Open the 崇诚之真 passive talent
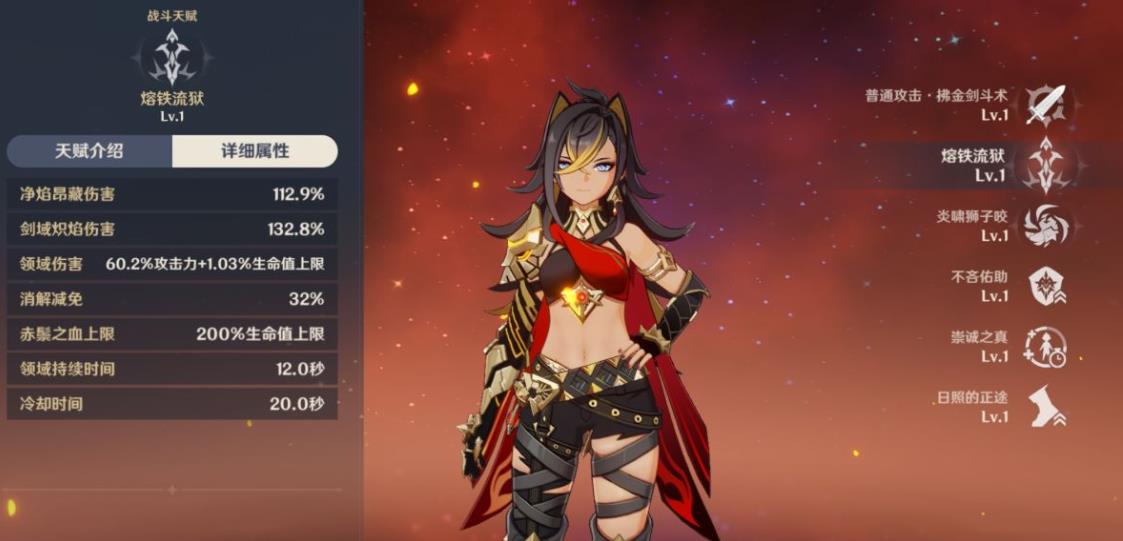1123x541 pixels. pyautogui.click(x=1047, y=346)
